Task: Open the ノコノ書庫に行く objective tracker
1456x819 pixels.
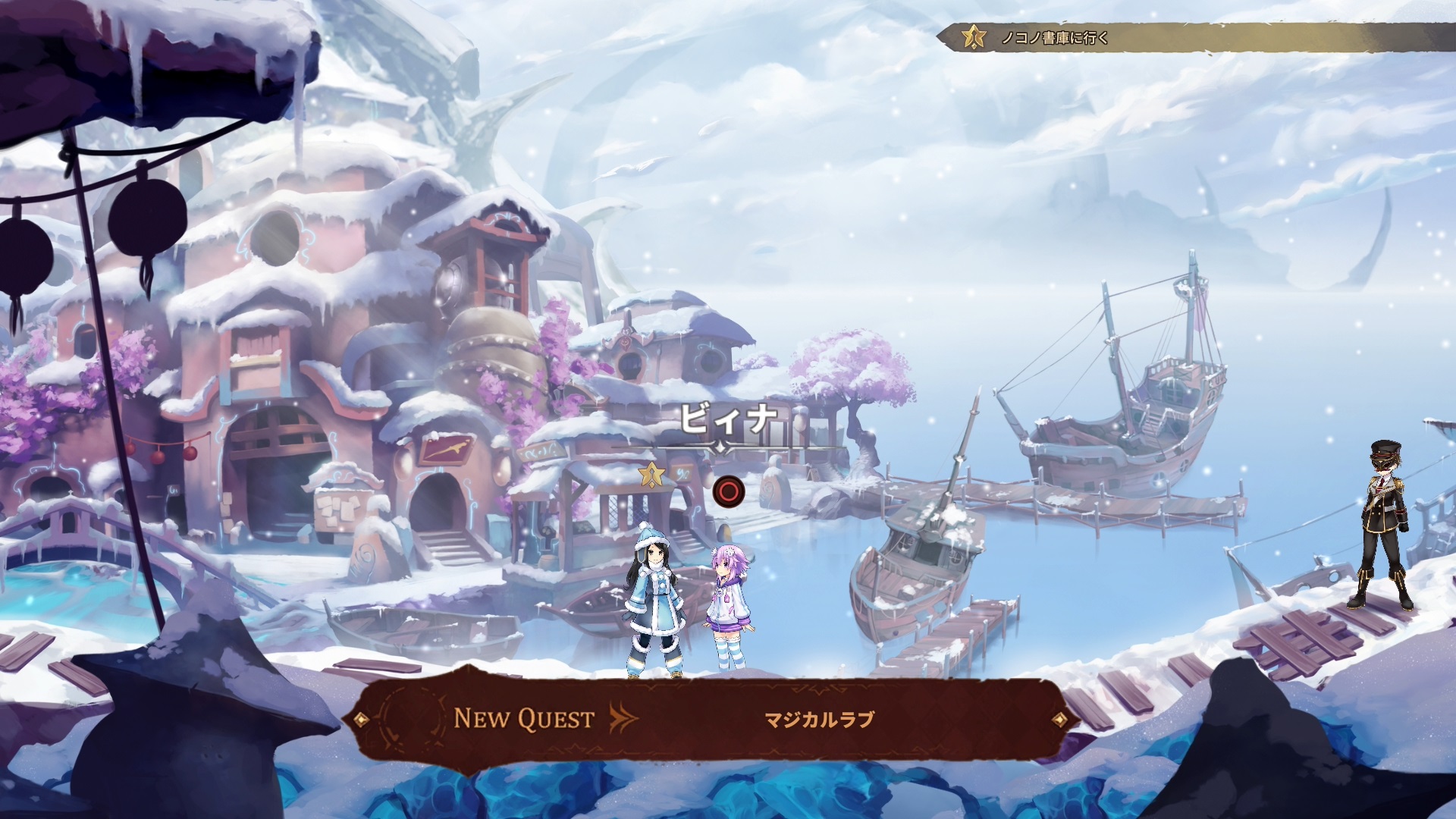Action: pyautogui.click(x=1054, y=37)
